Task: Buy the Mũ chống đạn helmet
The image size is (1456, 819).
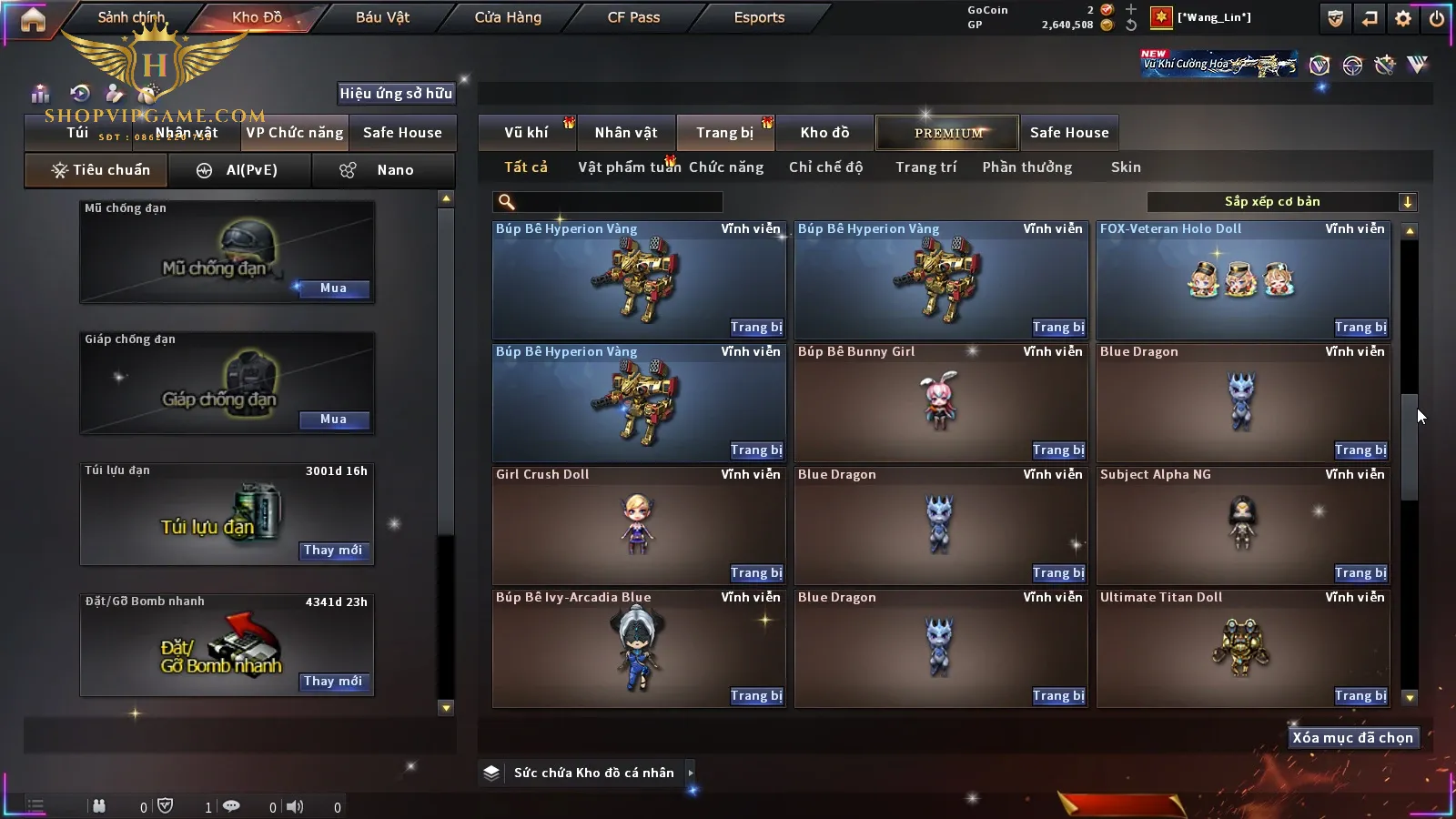Action: [x=333, y=288]
